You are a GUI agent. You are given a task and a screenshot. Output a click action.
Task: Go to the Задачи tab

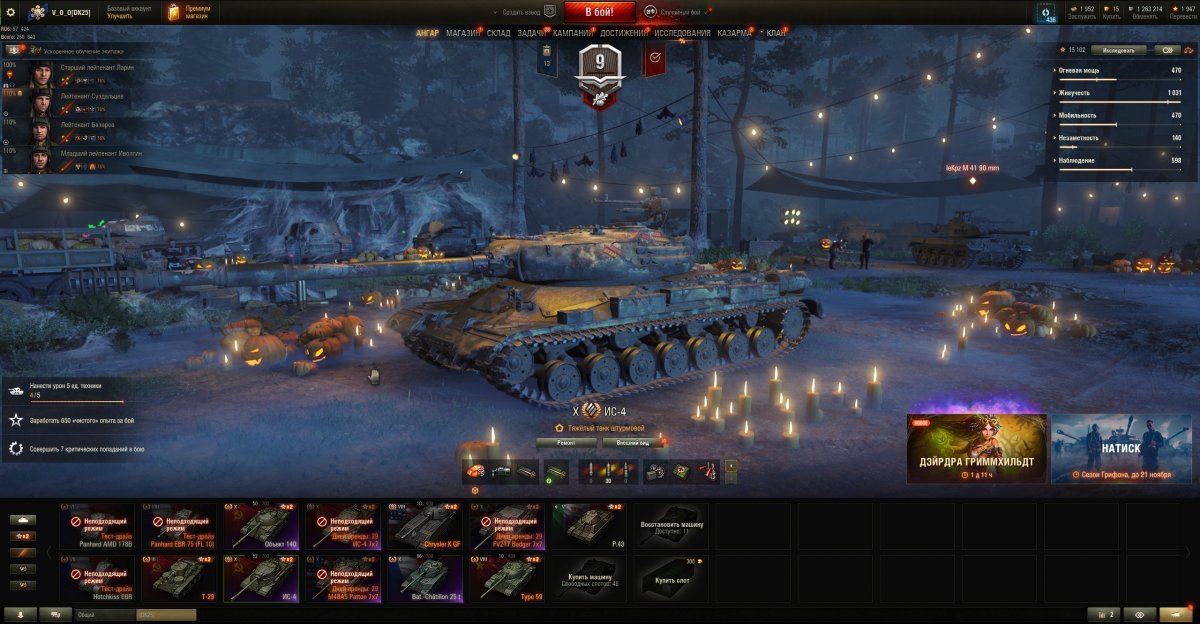[x=532, y=33]
